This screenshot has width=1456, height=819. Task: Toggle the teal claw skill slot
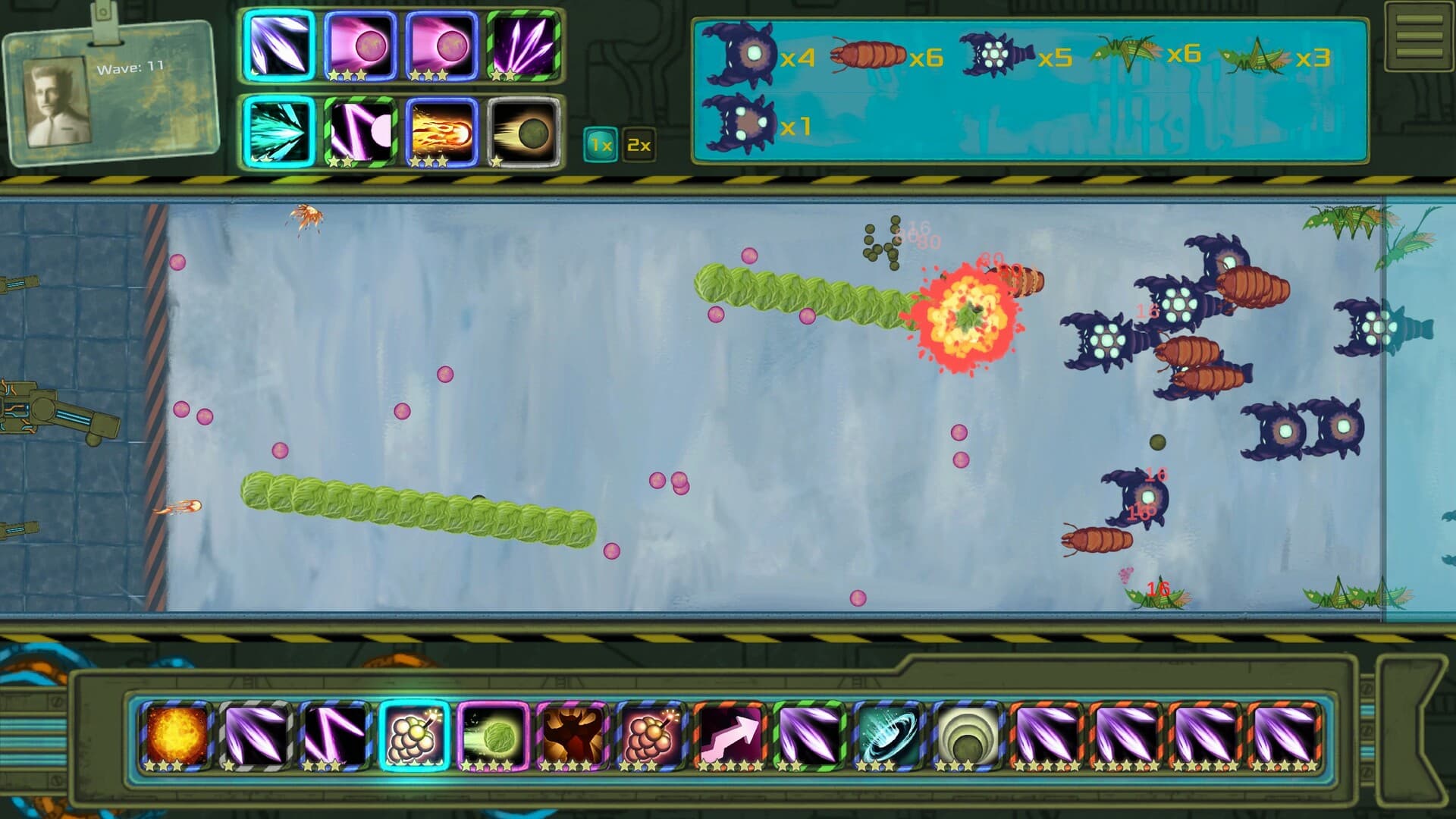click(x=277, y=133)
